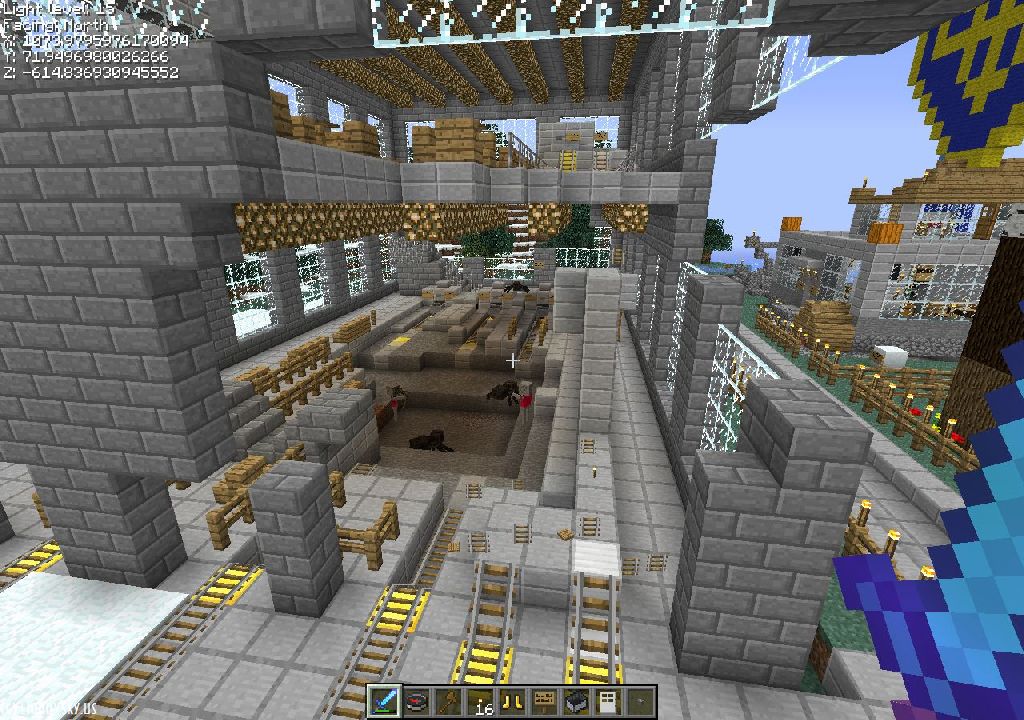1024x720 pixels.
Task: Pick the golden boots hotbar slot
Action: pos(513,701)
